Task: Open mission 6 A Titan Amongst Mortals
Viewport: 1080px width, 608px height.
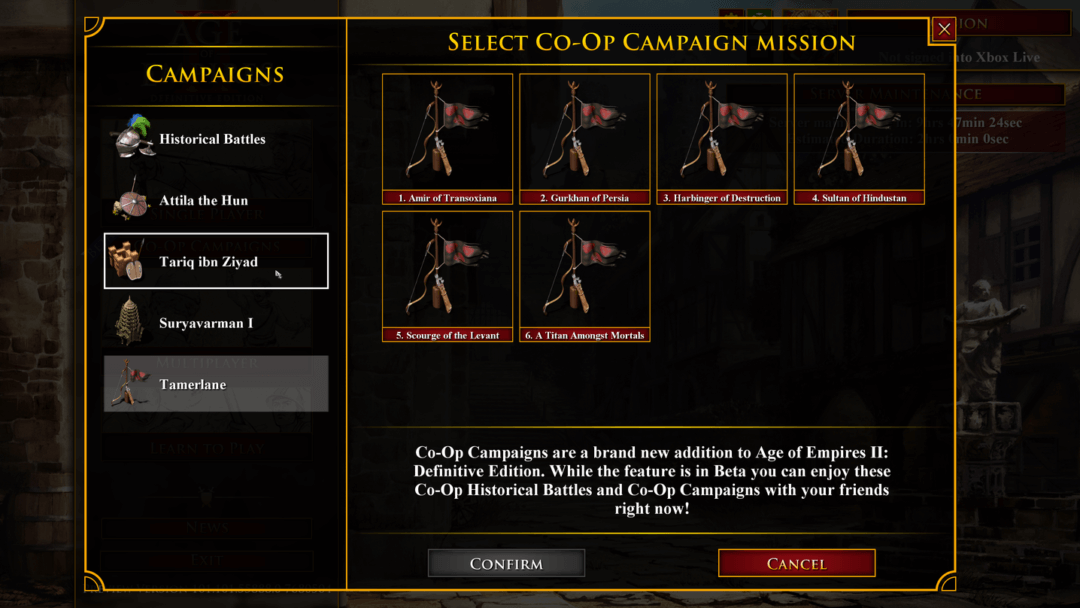Action: pos(584,275)
